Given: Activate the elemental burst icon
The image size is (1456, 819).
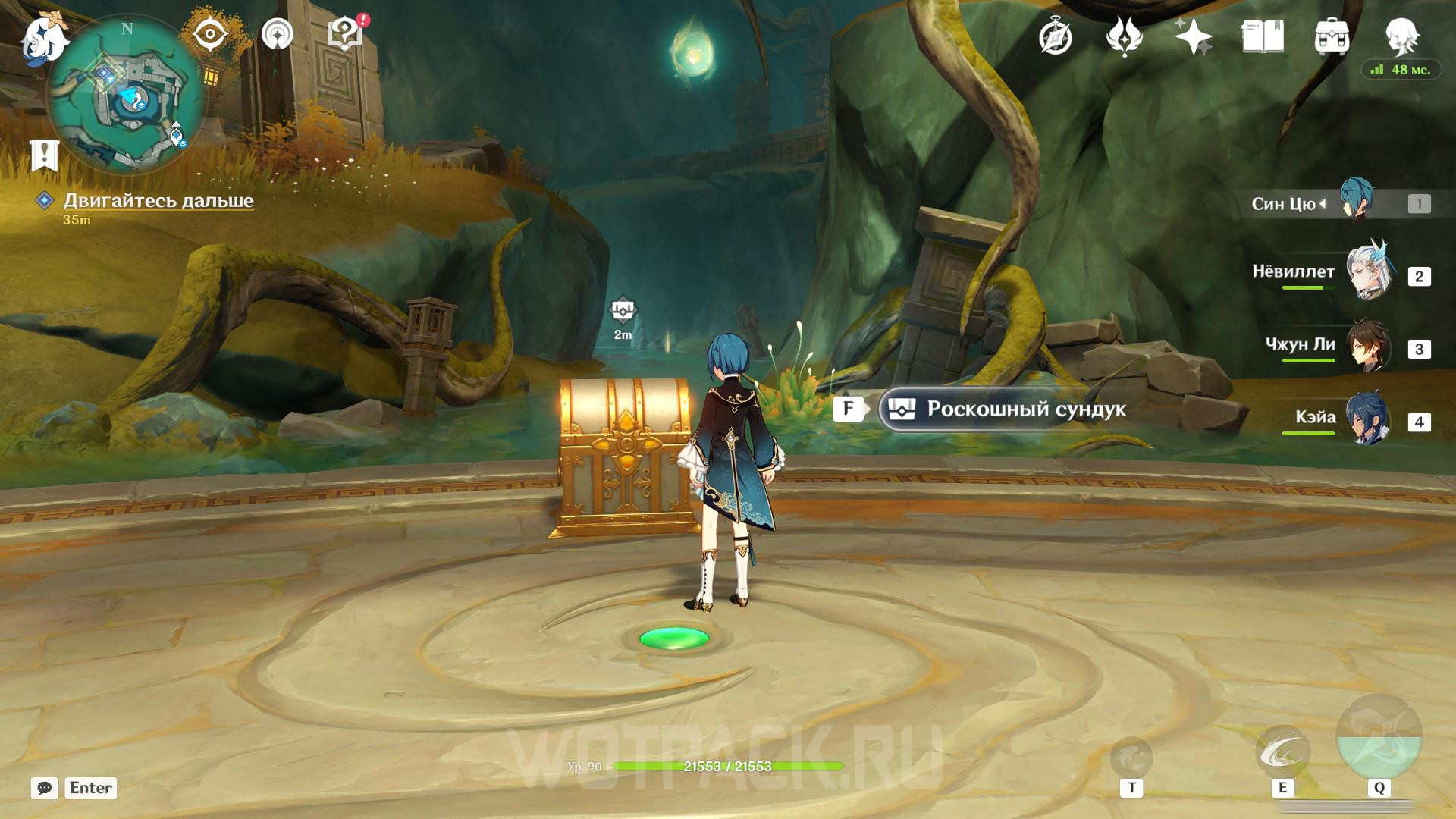Looking at the screenshot, I should [1379, 738].
